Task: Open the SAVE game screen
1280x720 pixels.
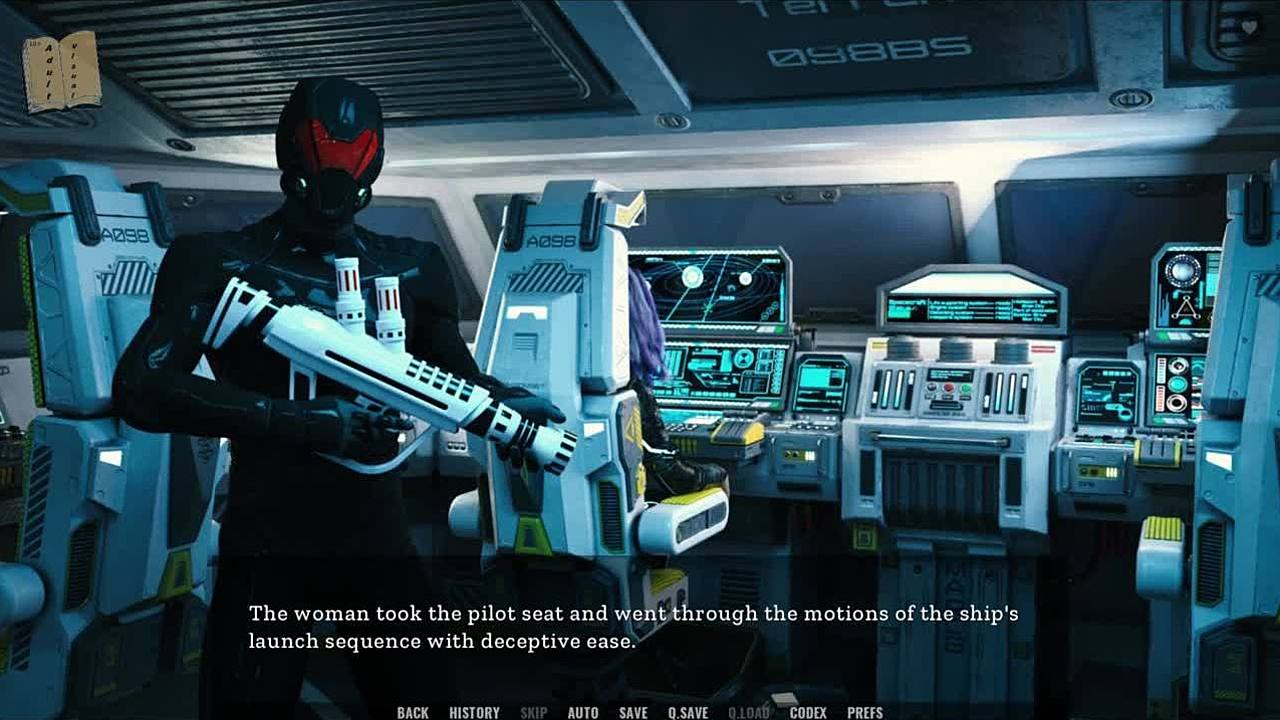Action: pyautogui.click(x=633, y=712)
